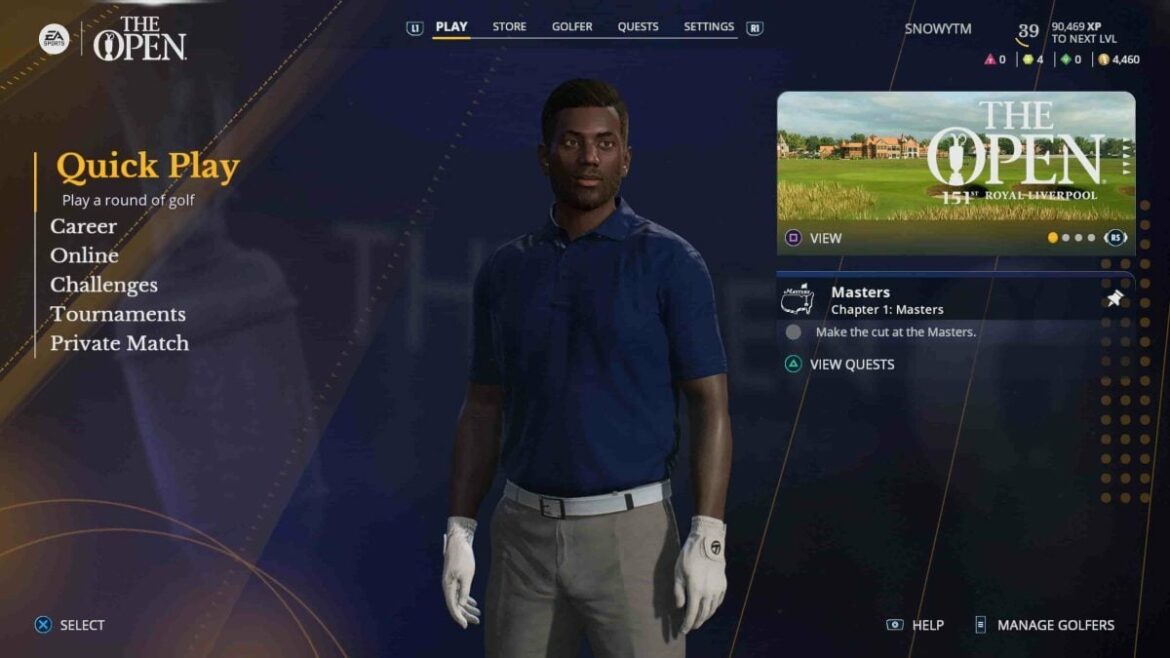Screen dimensions: 1170x658
Task: Select the Tournaments entry
Action: (x=118, y=314)
